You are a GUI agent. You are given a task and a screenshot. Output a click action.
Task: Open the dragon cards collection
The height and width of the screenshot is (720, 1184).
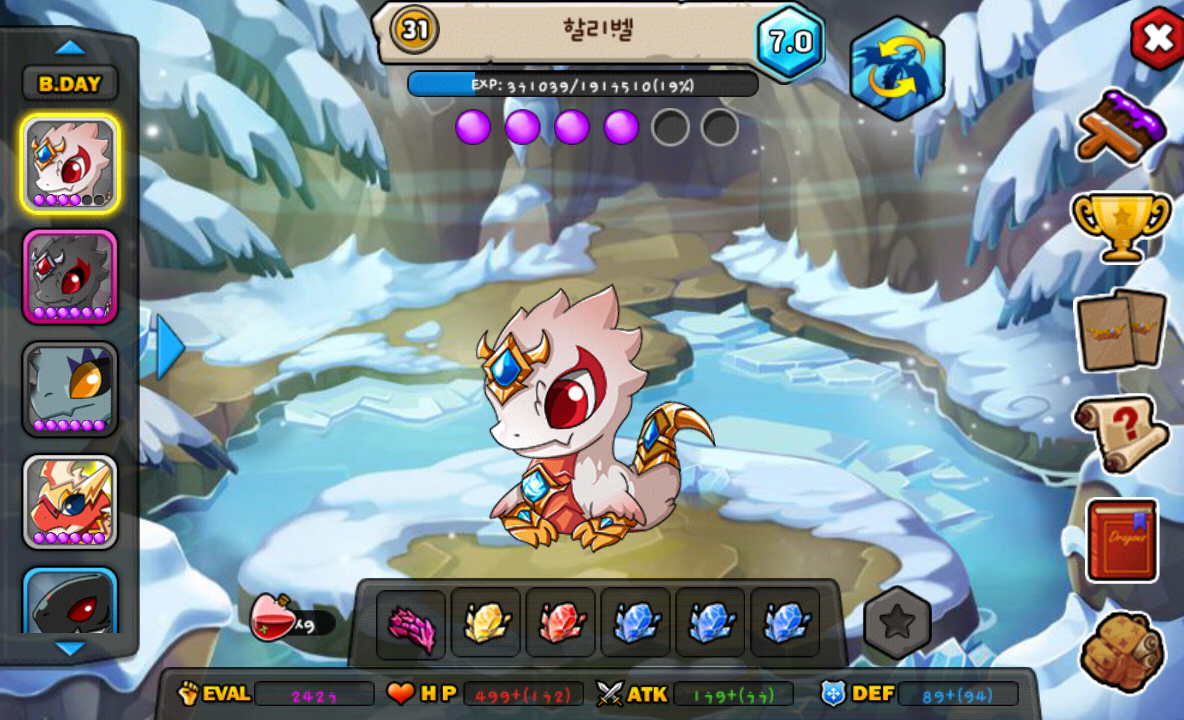1121,330
